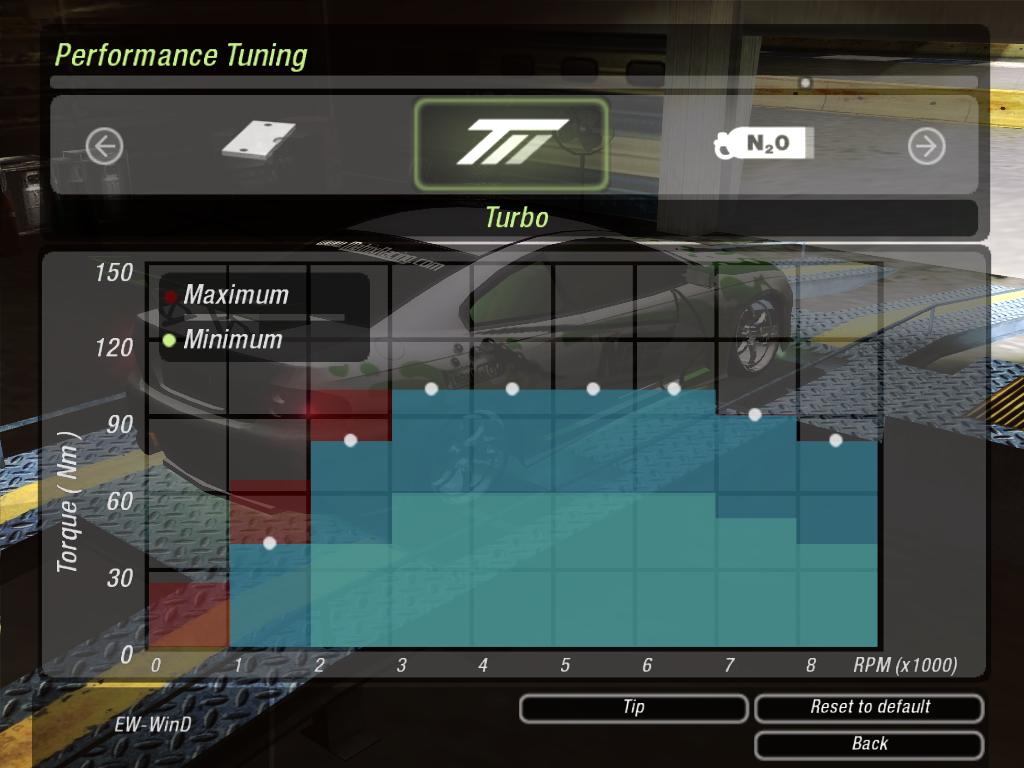The image size is (1024, 768).
Task: Select turbo graph point between 2000 and 3000 RPM
Action: tap(350, 440)
